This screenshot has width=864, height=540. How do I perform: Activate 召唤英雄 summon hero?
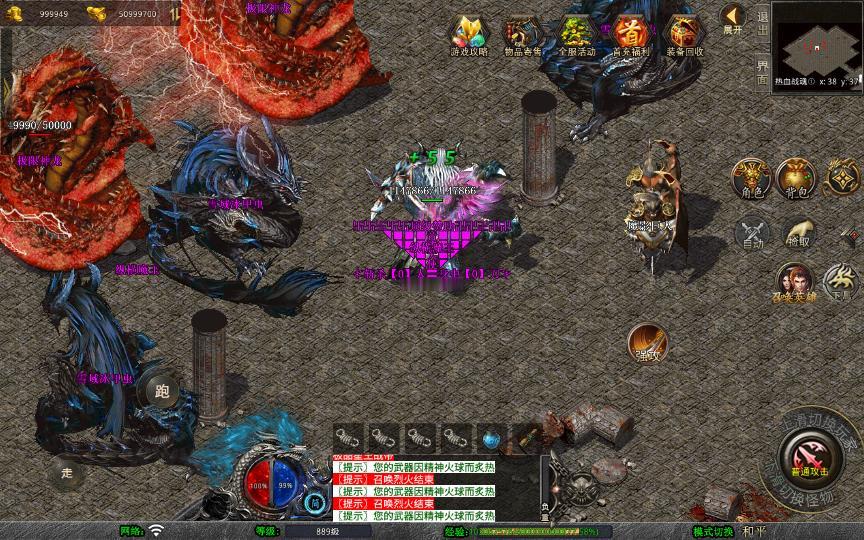click(x=796, y=282)
